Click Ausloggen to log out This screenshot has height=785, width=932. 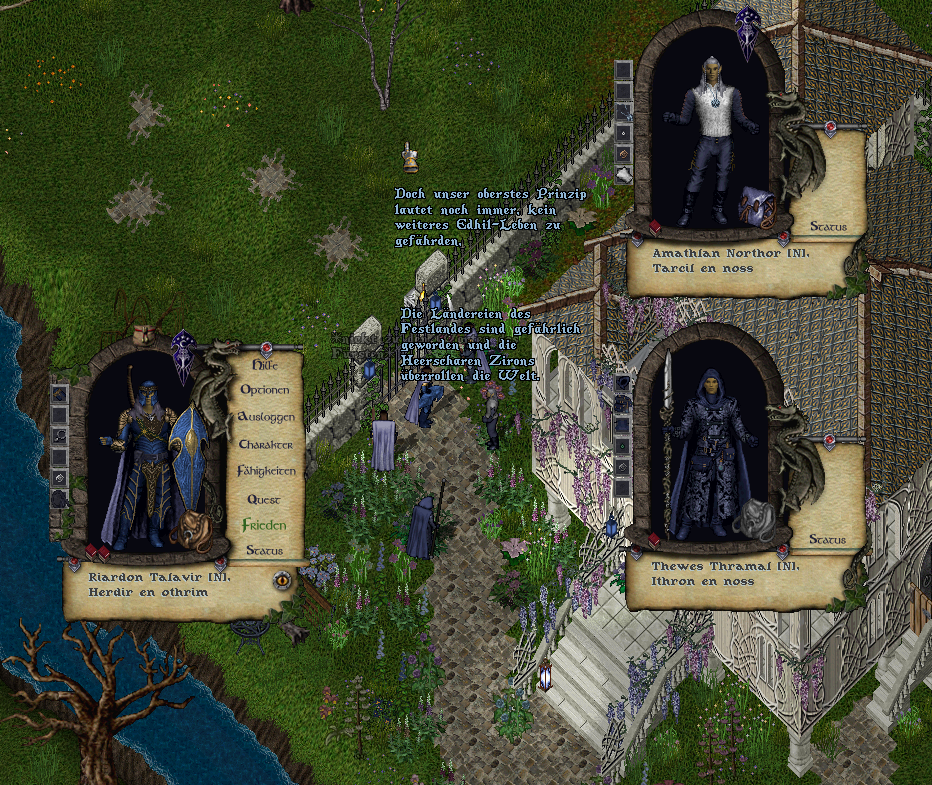(x=266, y=416)
